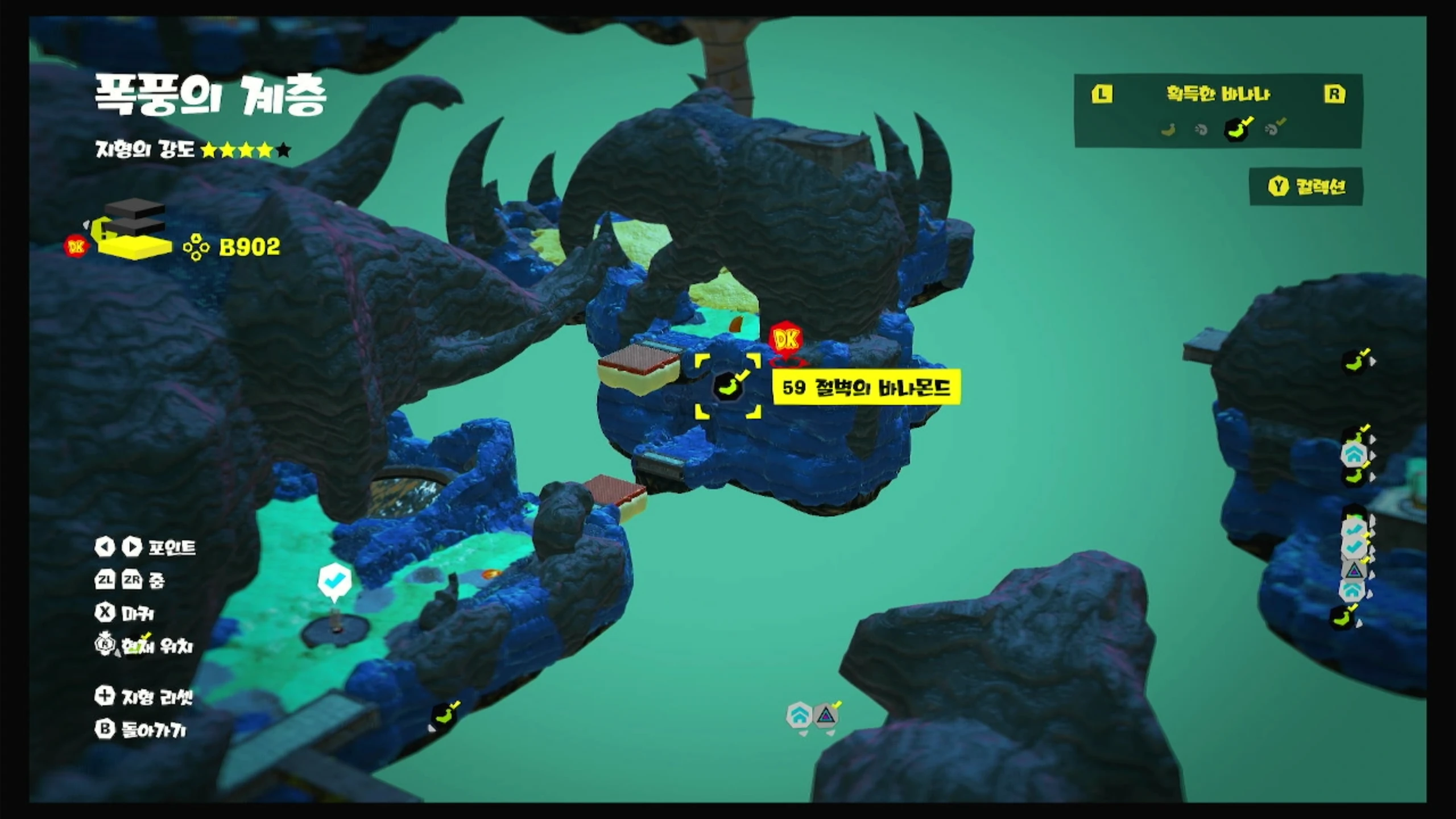
Task: Select the uncollected fossil filter icon
Action: 1201,130
